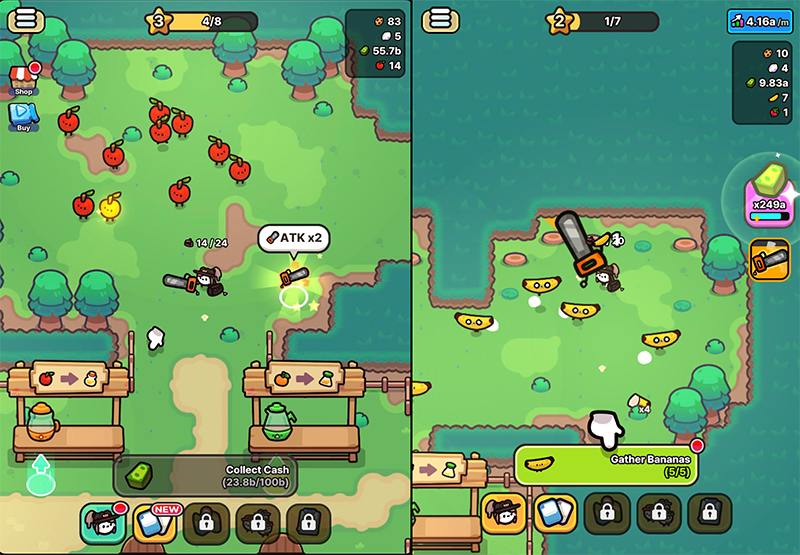
Task: Open the orange character button
Action: click(x=504, y=512)
